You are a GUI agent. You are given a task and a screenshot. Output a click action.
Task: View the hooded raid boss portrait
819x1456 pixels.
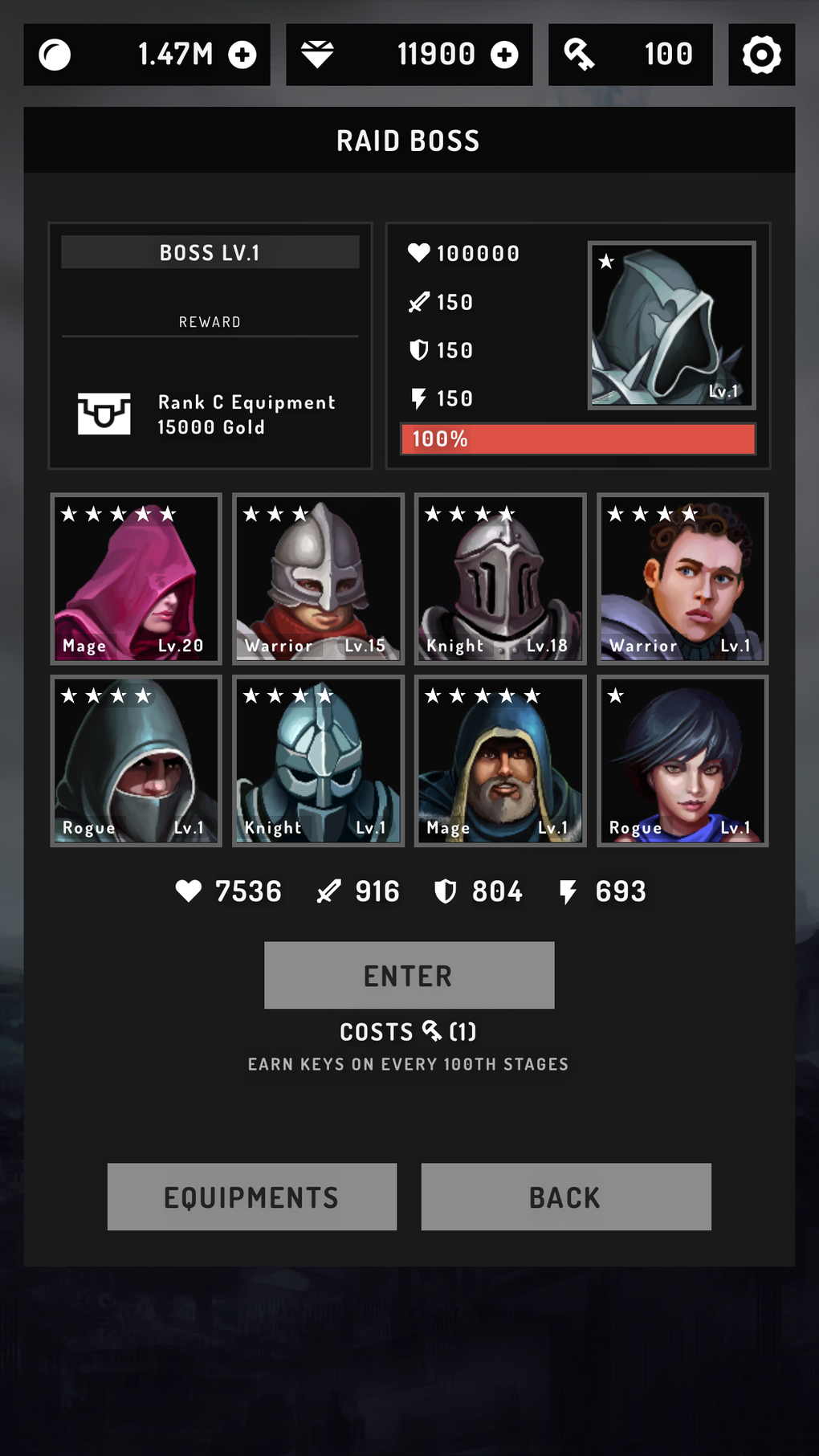click(x=671, y=325)
